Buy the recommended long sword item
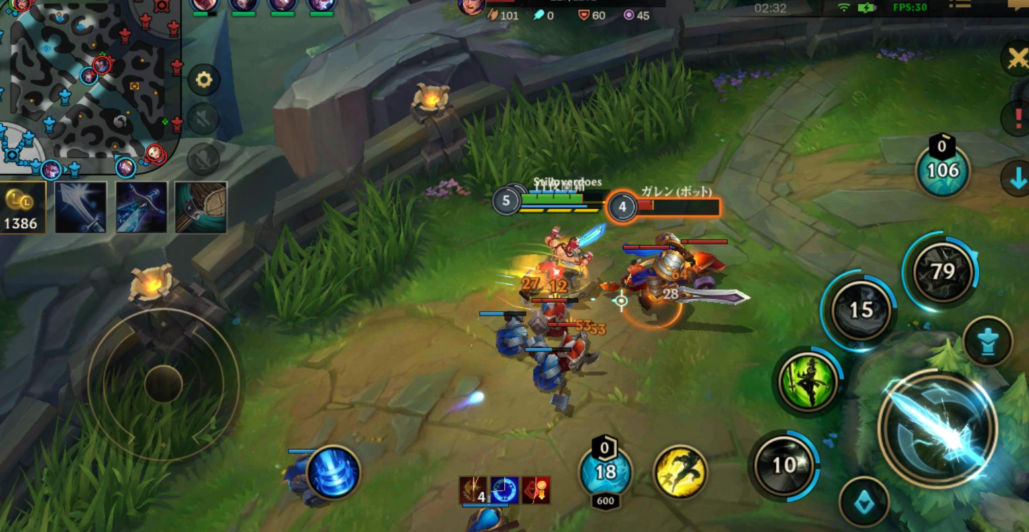 click(80, 206)
